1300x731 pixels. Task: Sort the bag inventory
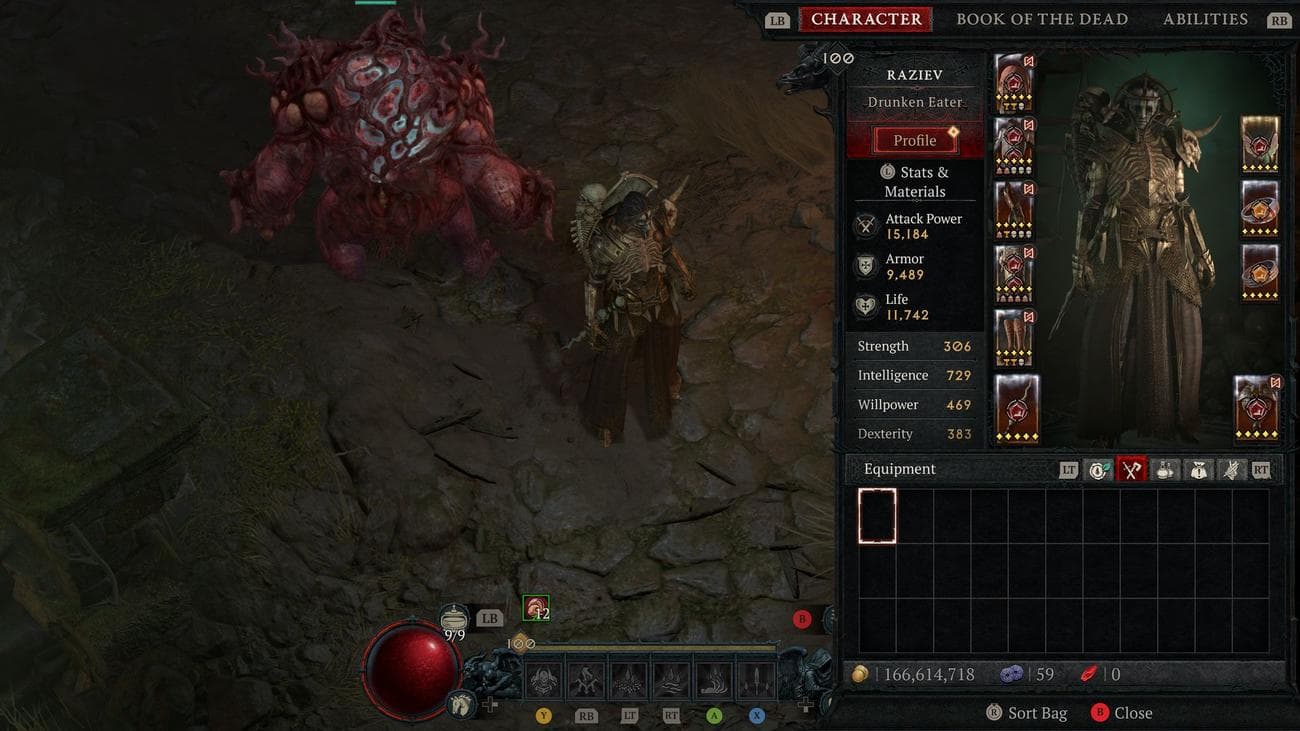[1026, 712]
